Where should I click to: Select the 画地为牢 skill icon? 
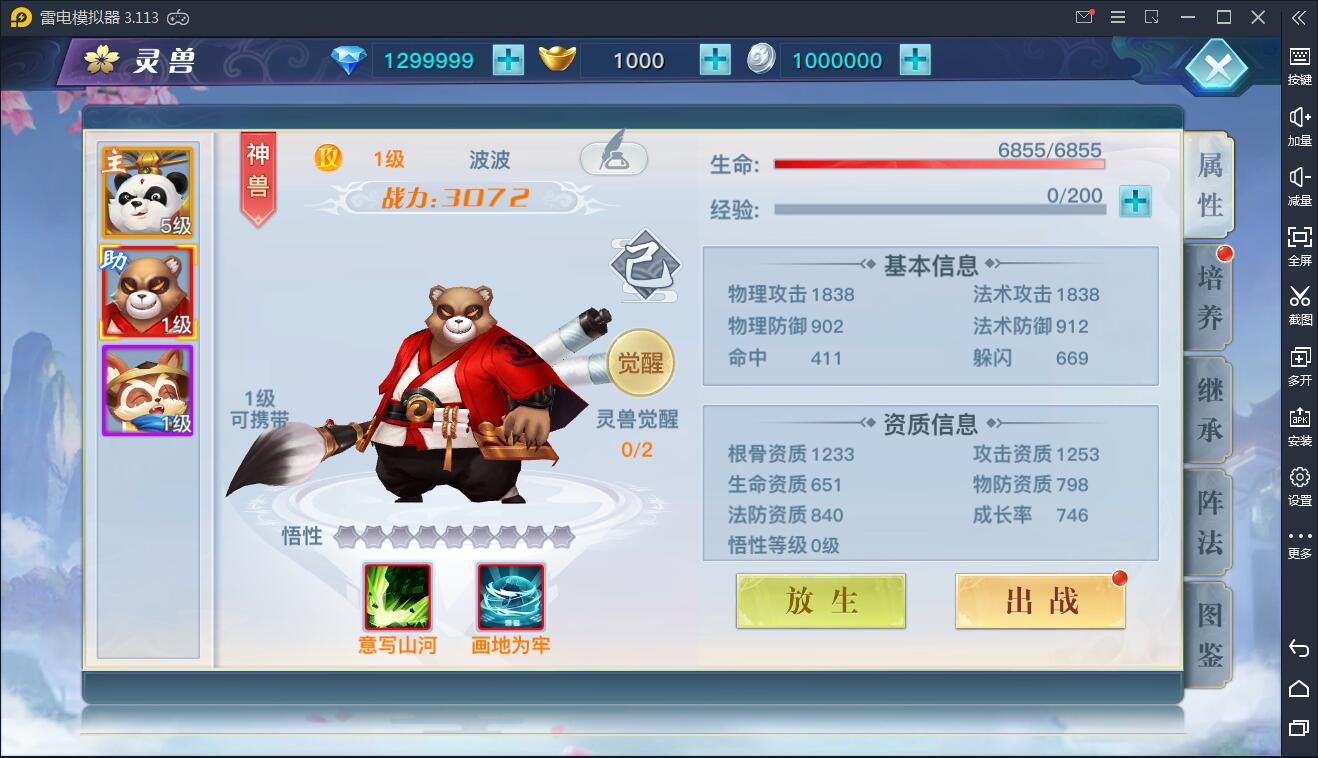[510, 598]
